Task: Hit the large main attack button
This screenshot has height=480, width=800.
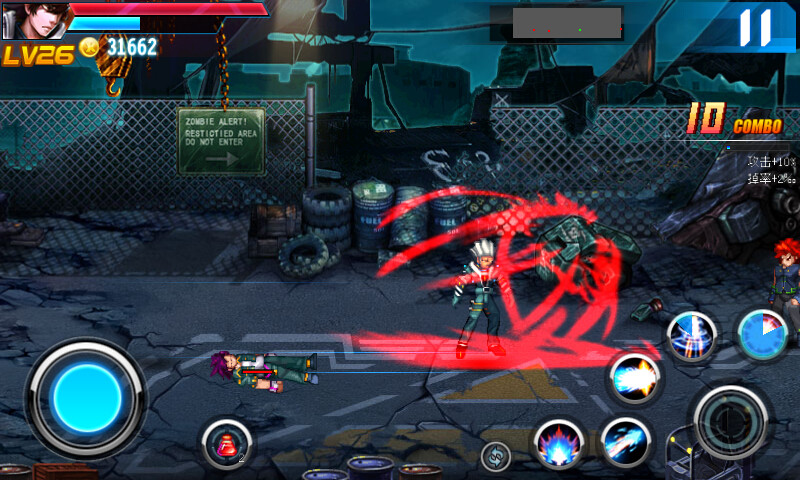Action: 731,422
